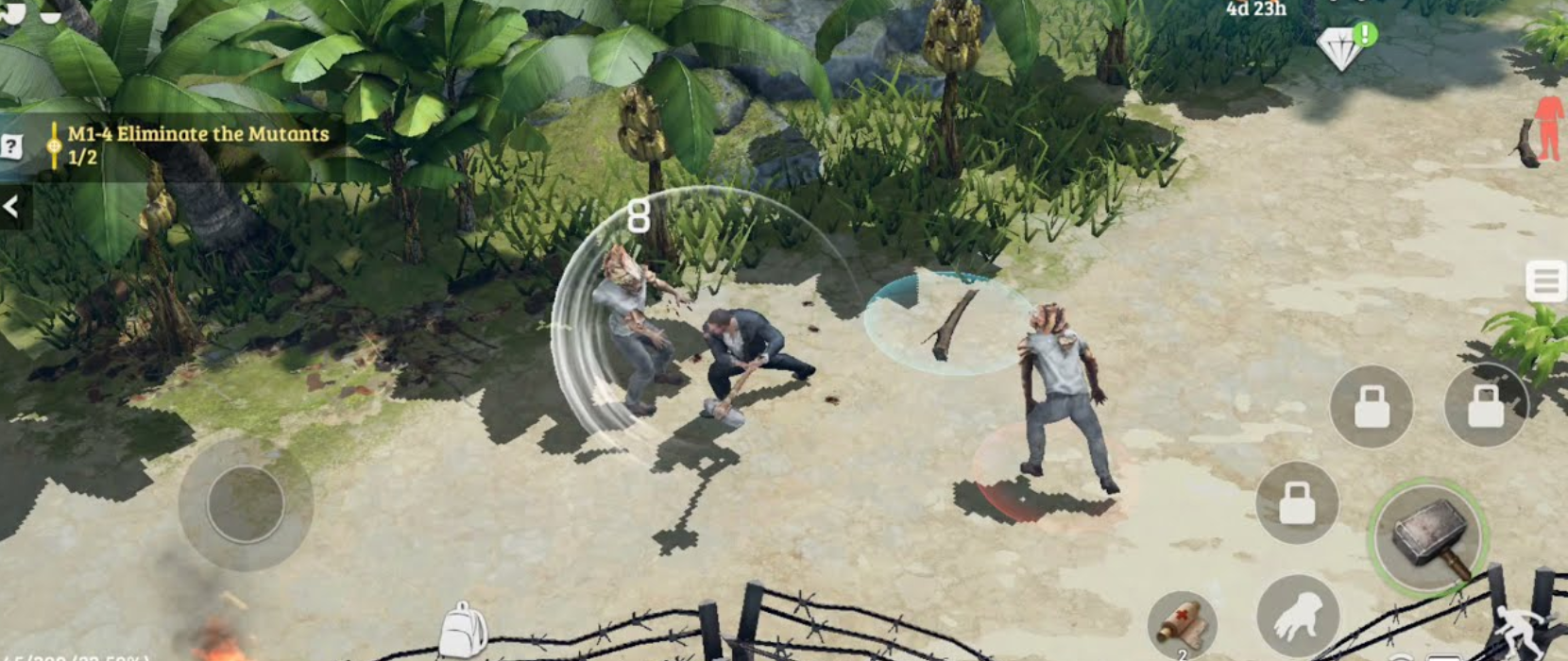Toggle the running figure sprint button
1568x661 pixels.
coord(1521,630)
